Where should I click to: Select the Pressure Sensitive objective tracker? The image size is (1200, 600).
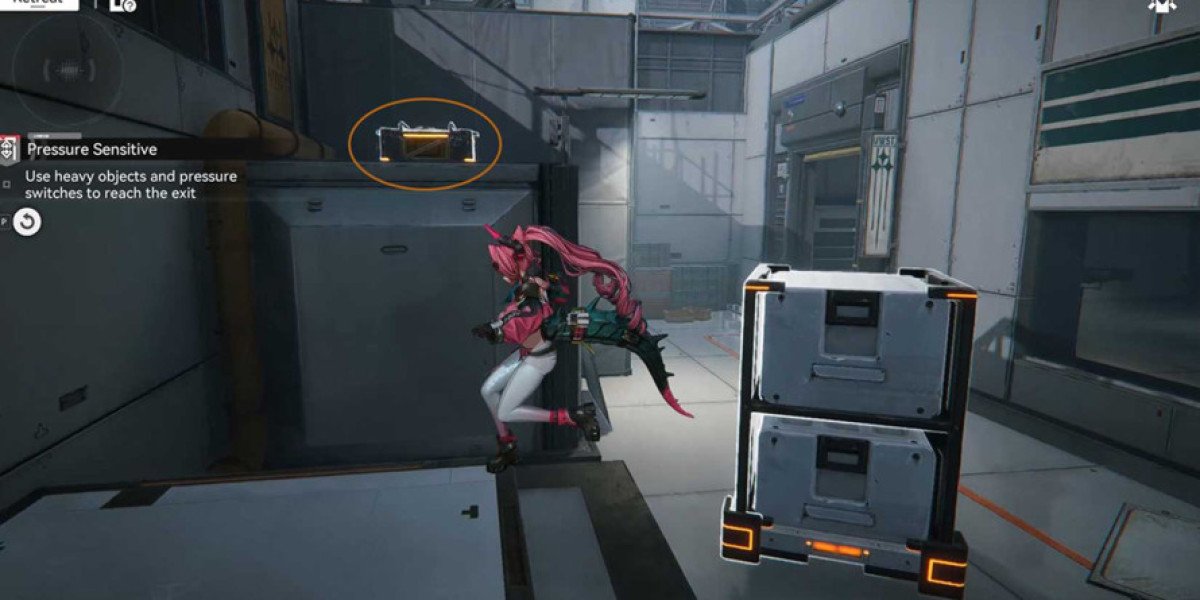click(91, 150)
